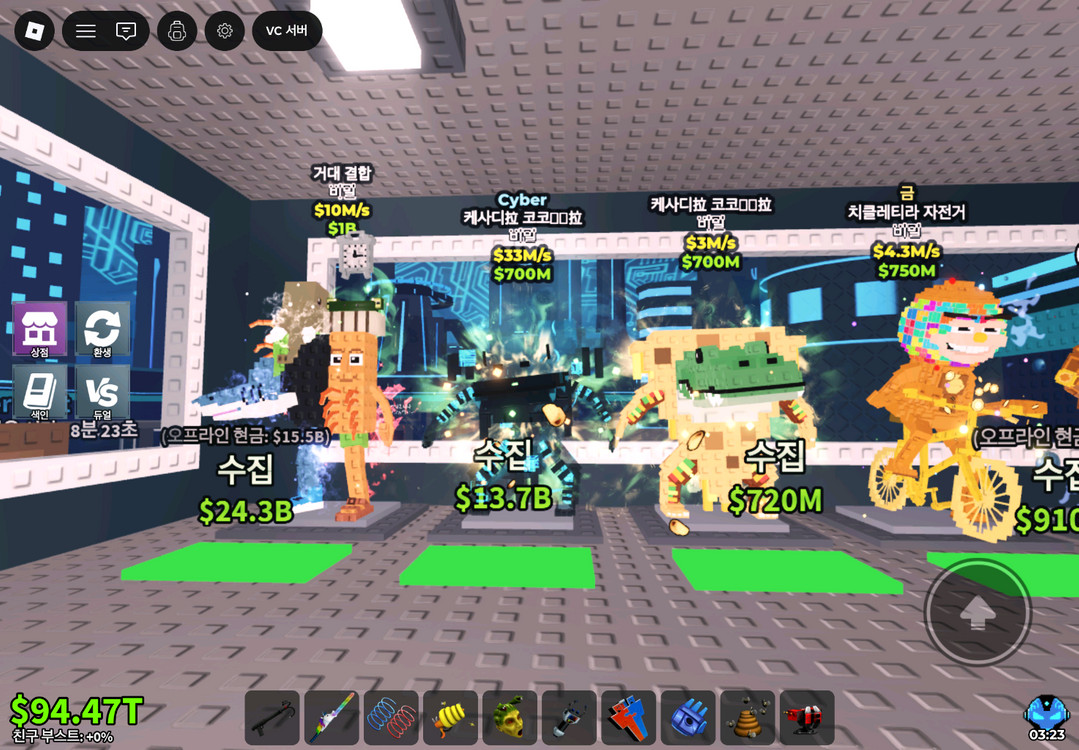This screenshot has height=750, width=1079.
Task: Equip the rainbow unicorn sword
Action: pos(332,717)
